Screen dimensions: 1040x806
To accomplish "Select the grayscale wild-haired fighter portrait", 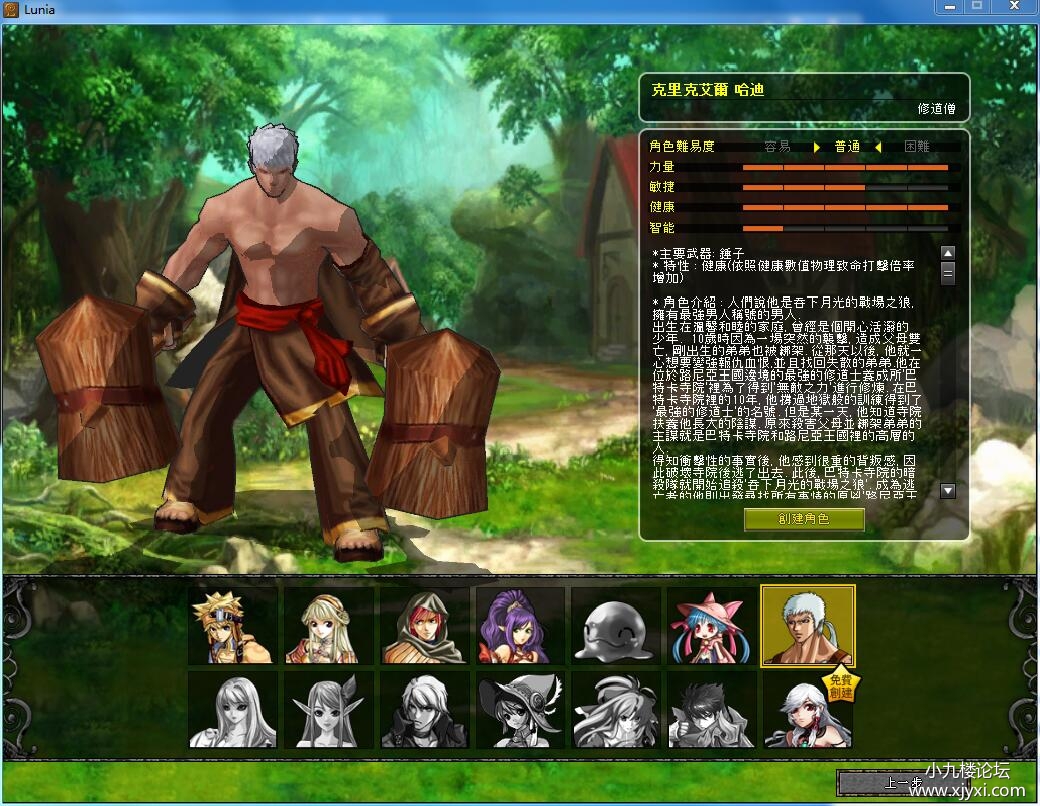I will click(x=616, y=710).
